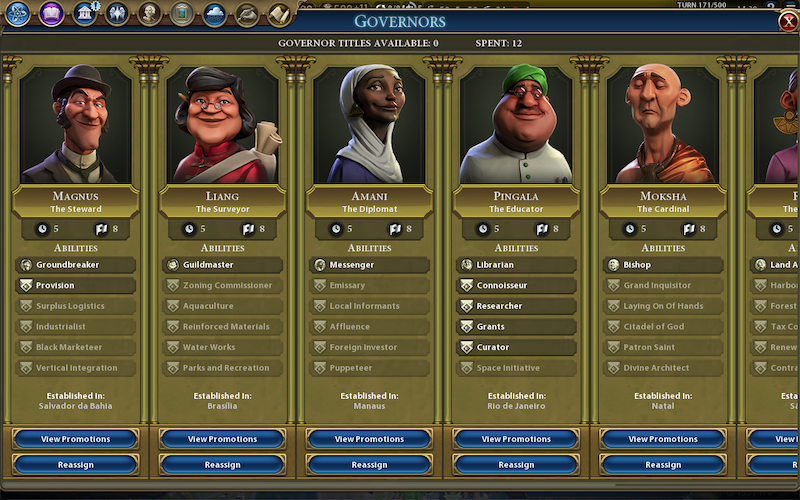Open Amani's View Promotions screen
This screenshot has width=800, height=500.
pyautogui.click(x=369, y=439)
